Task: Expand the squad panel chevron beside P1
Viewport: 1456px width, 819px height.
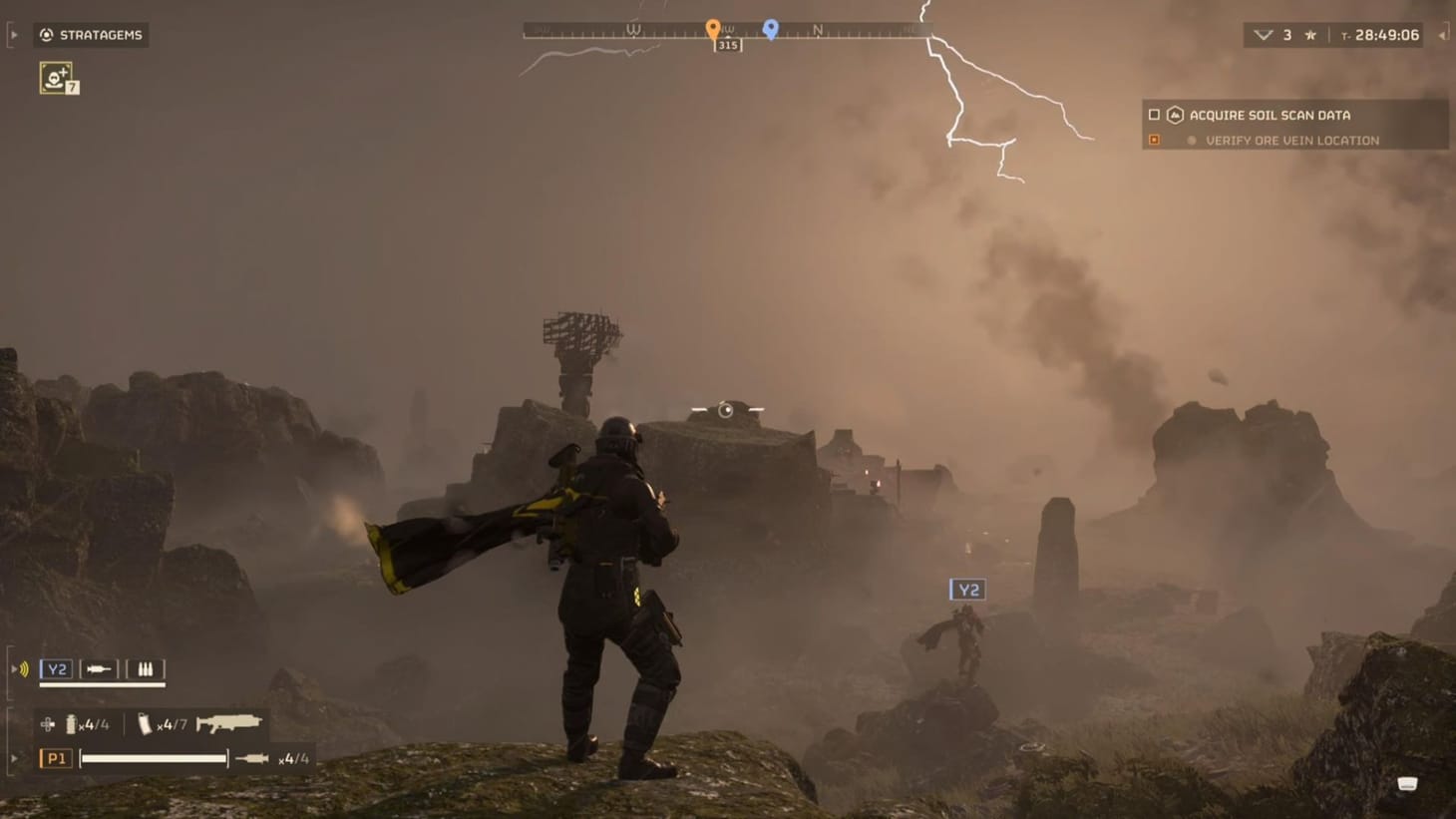Action: coord(14,758)
